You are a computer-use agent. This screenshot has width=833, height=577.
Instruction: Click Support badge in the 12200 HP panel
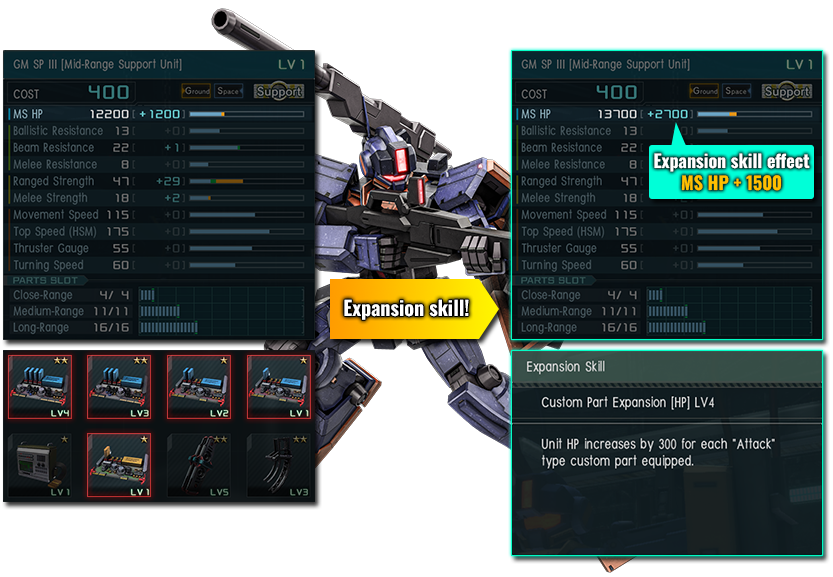(279, 91)
